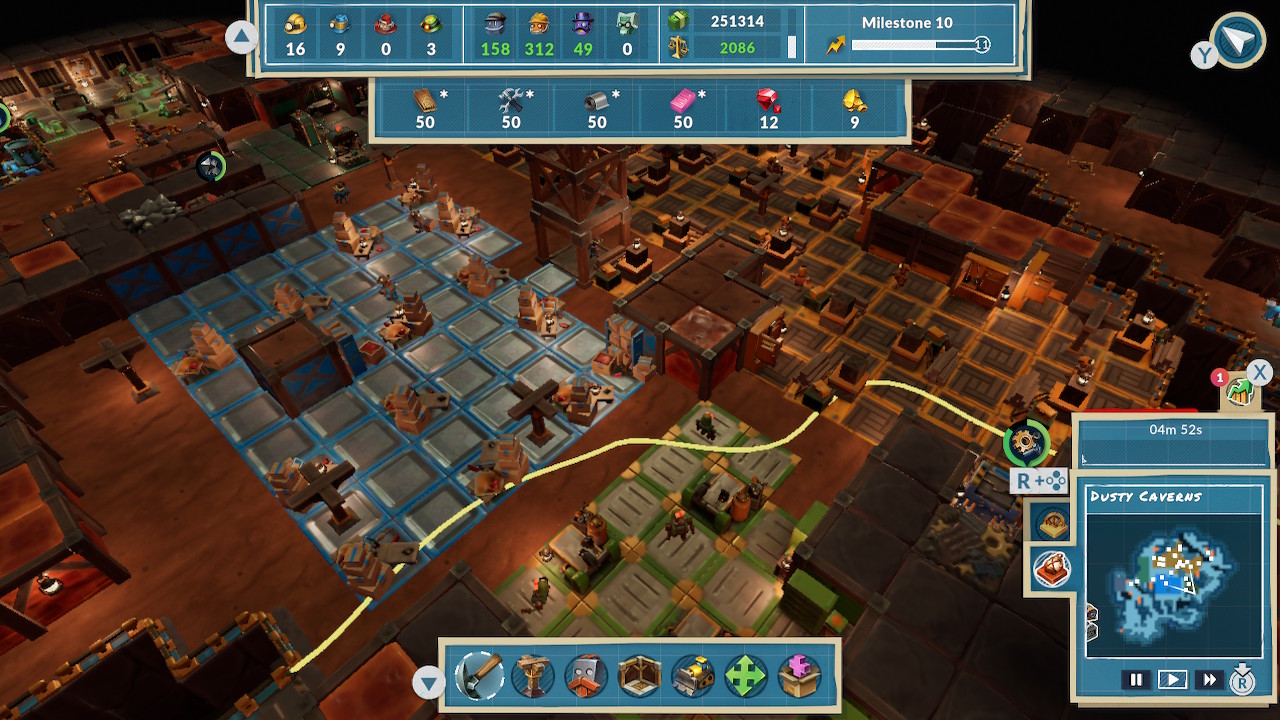Expand the bottom toolbar with down arrow

tap(430, 680)
